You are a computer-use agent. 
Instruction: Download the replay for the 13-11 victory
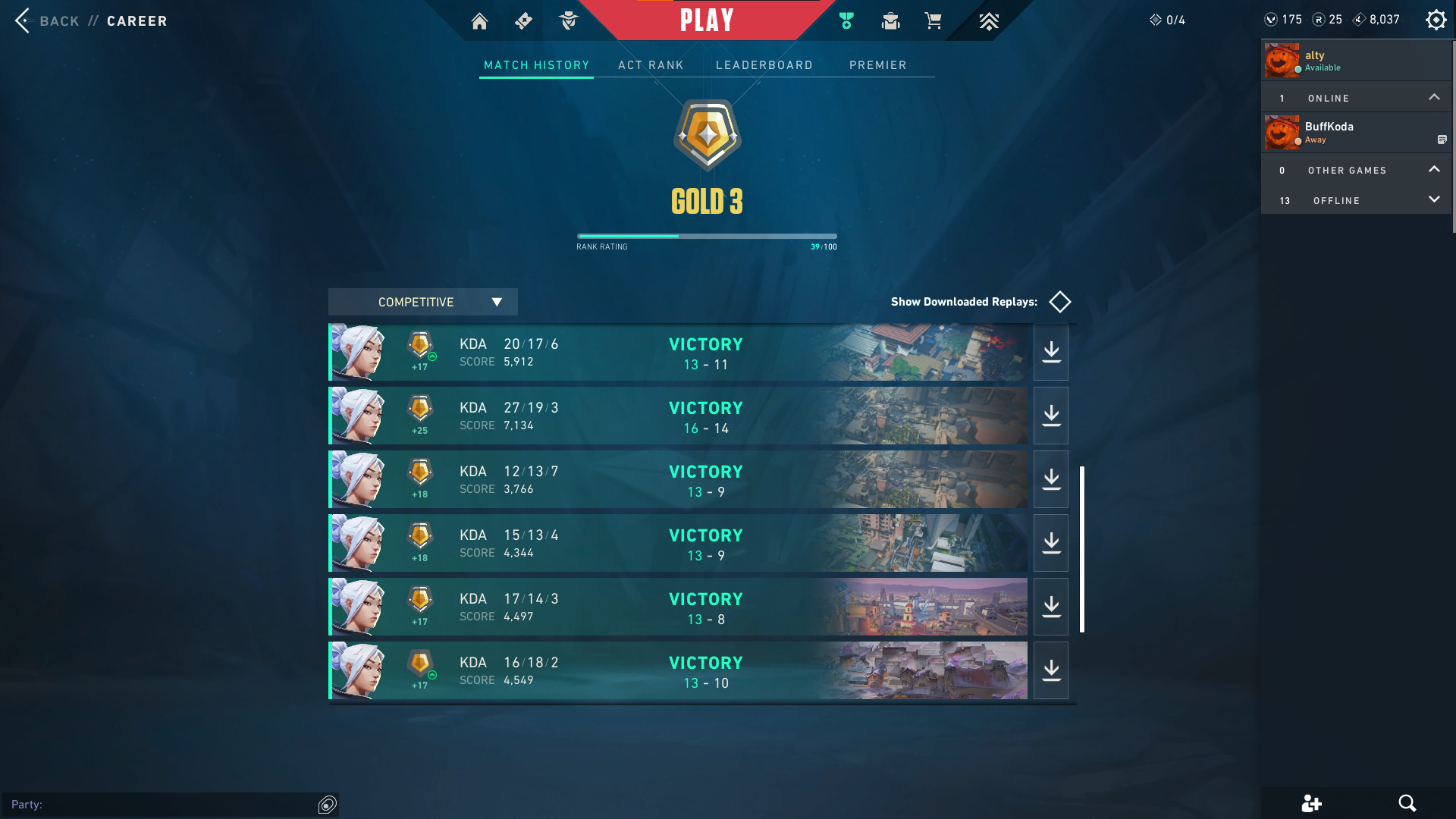pos(1050,351)
